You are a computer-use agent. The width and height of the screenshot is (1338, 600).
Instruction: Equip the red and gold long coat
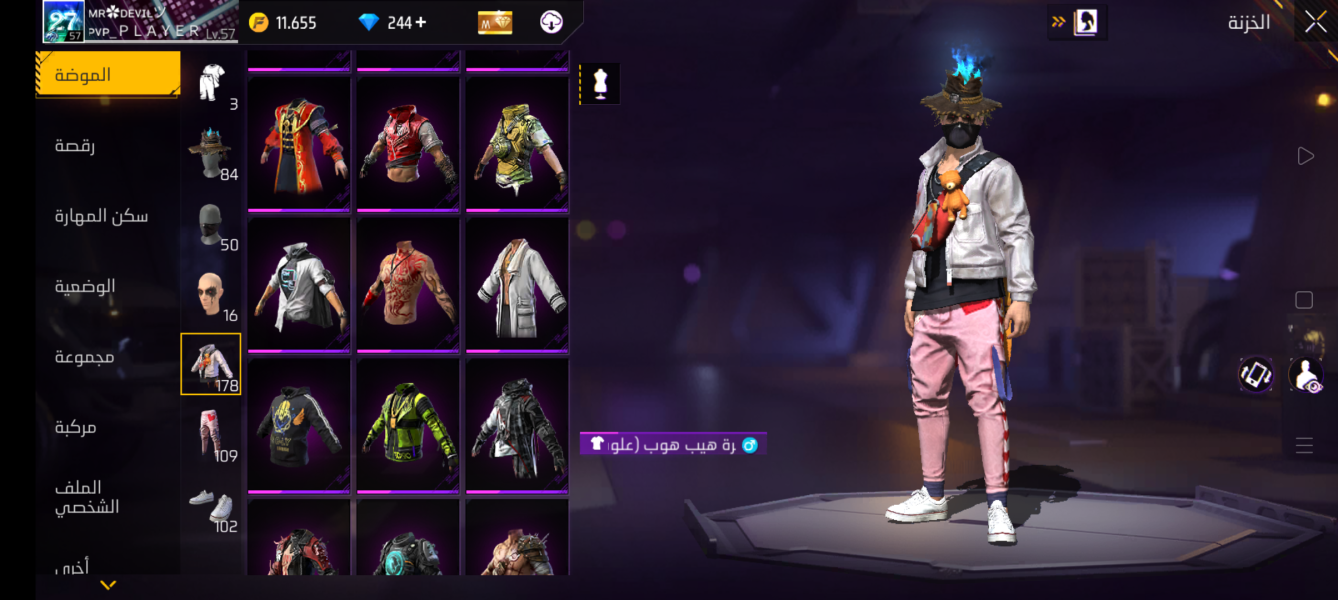pyautogui.click(x=299, y=140)
